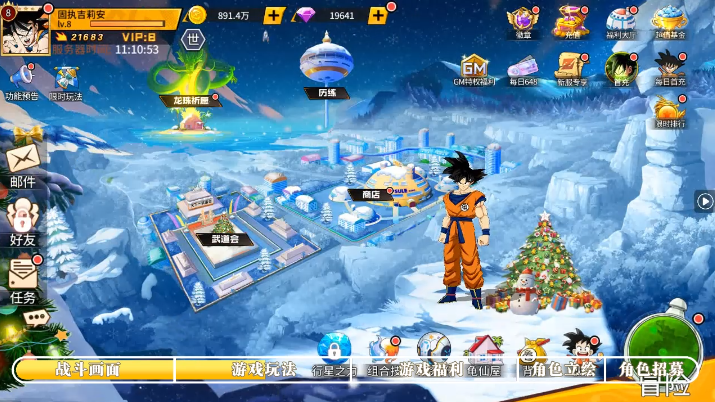
Task: Add purple diamonds with the plus button
Action: pos(378,15)
